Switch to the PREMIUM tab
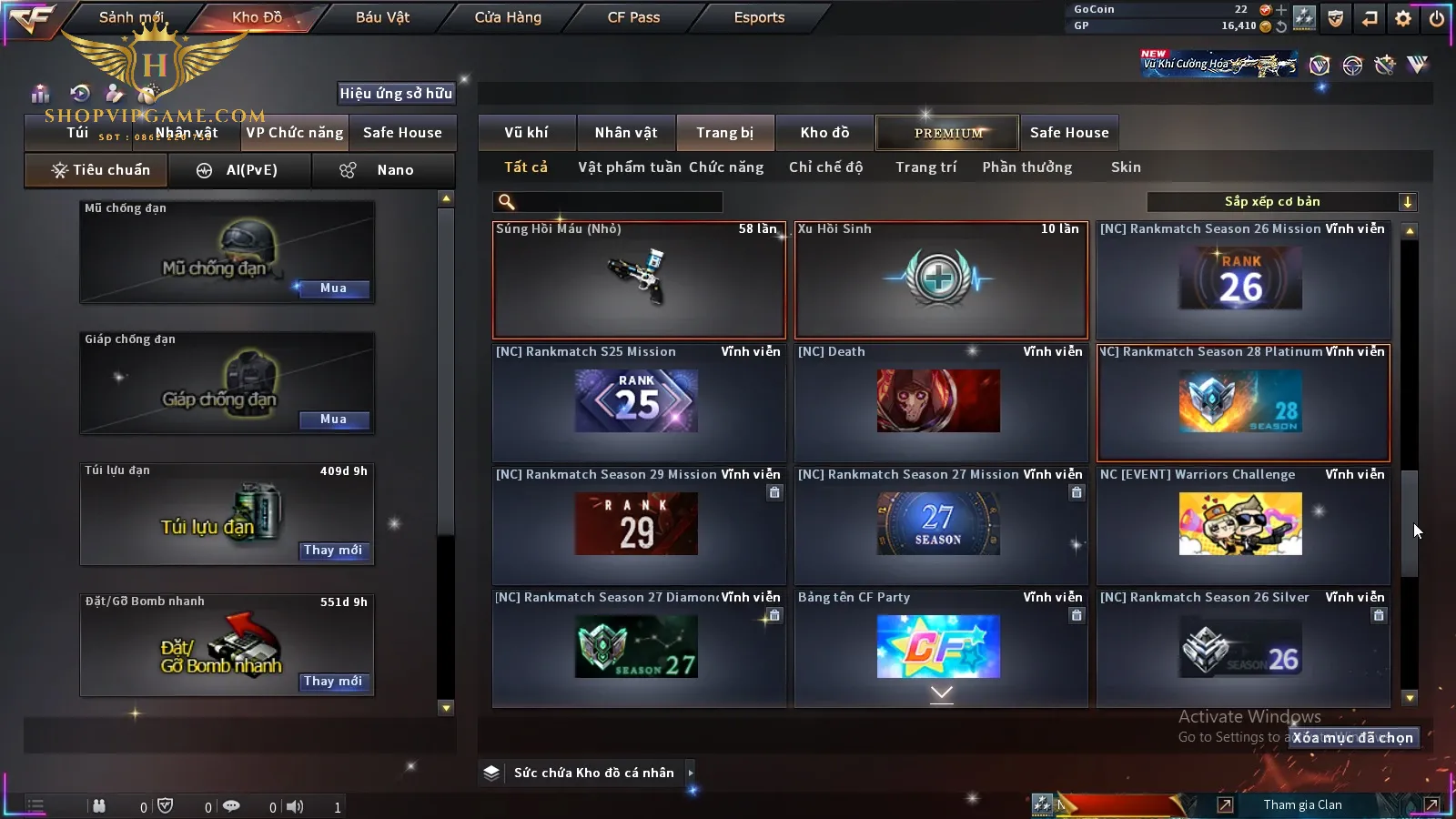 [948, 133]
